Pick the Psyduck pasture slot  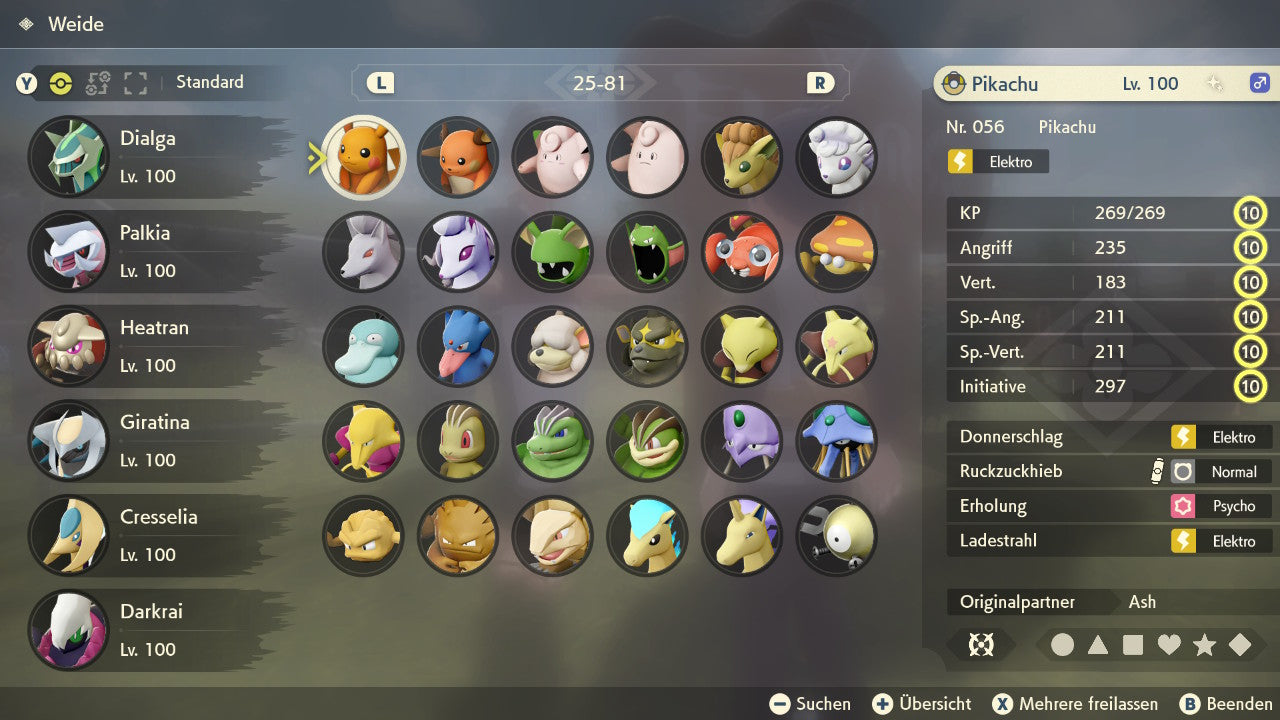[364, 346]
